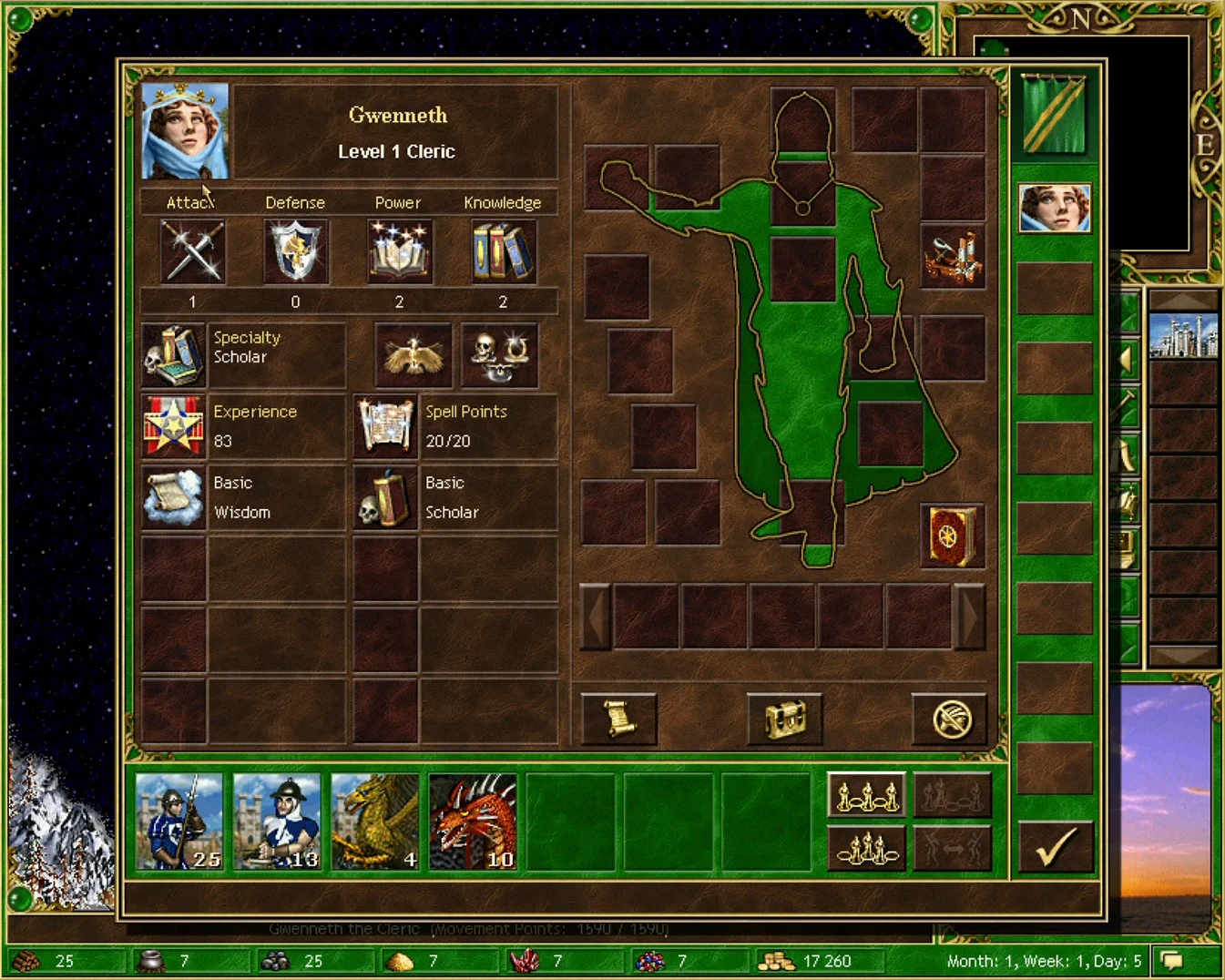Confirm with the green checkmark button

pyautogui.click(x=1055, y=848)
